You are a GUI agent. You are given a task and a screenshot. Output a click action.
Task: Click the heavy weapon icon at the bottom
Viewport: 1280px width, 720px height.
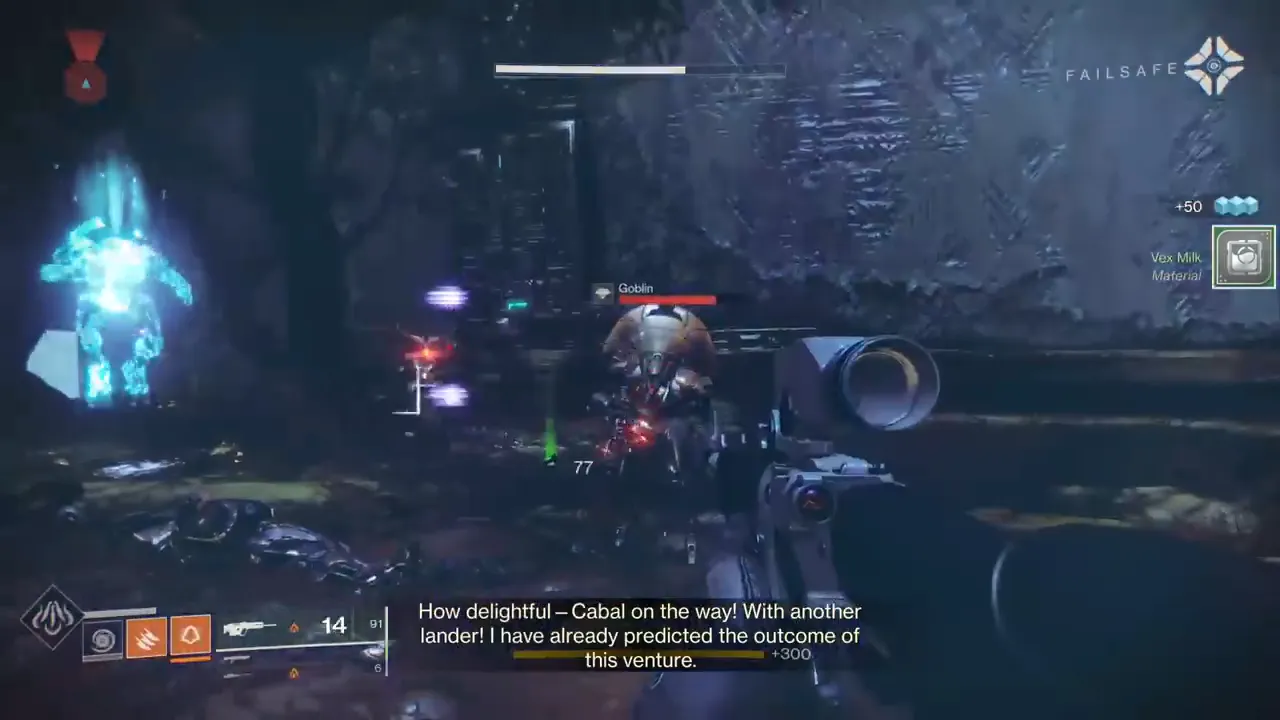(238, 676)
